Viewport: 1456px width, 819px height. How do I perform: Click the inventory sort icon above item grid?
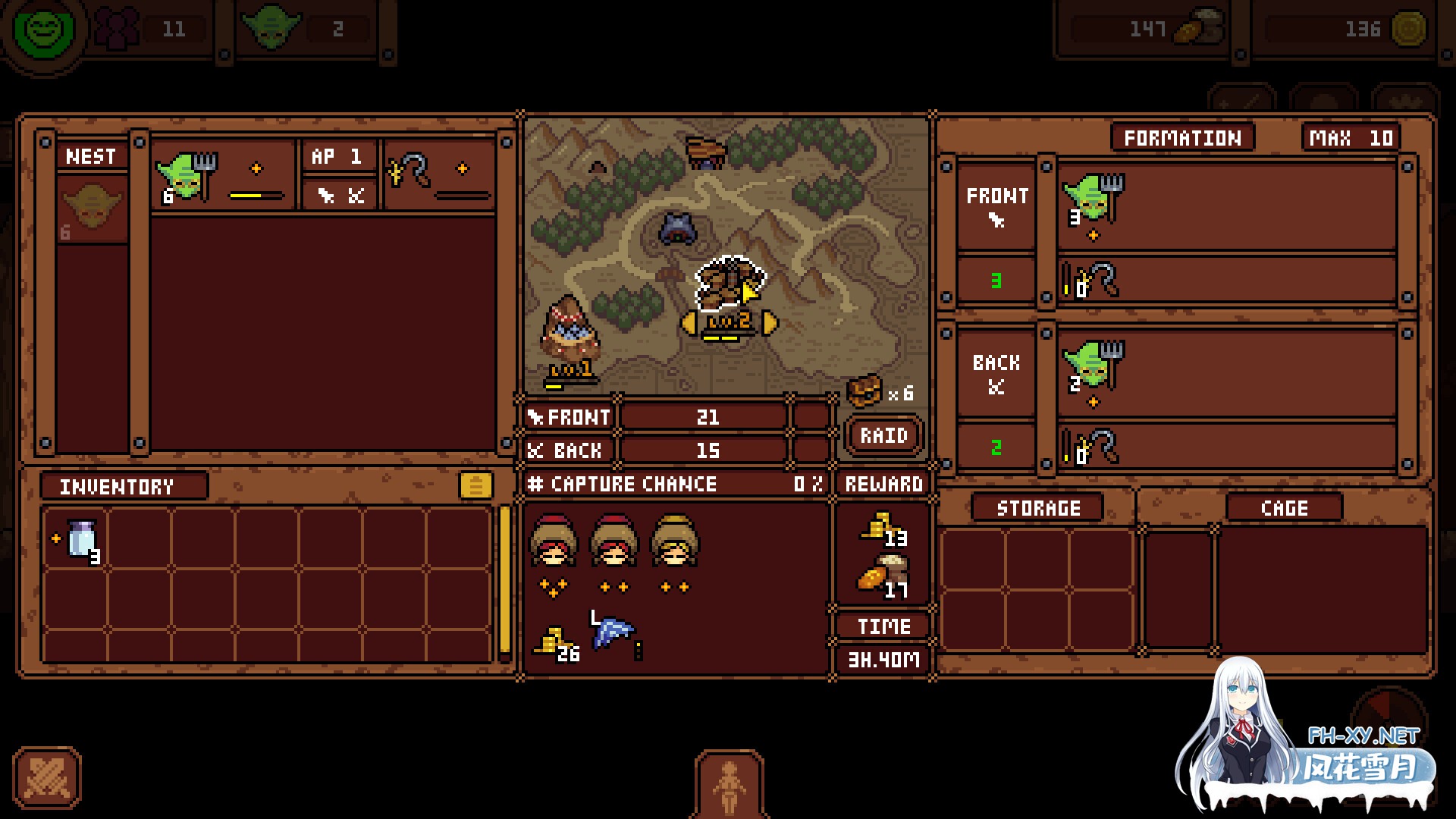[x=478, y=486]
